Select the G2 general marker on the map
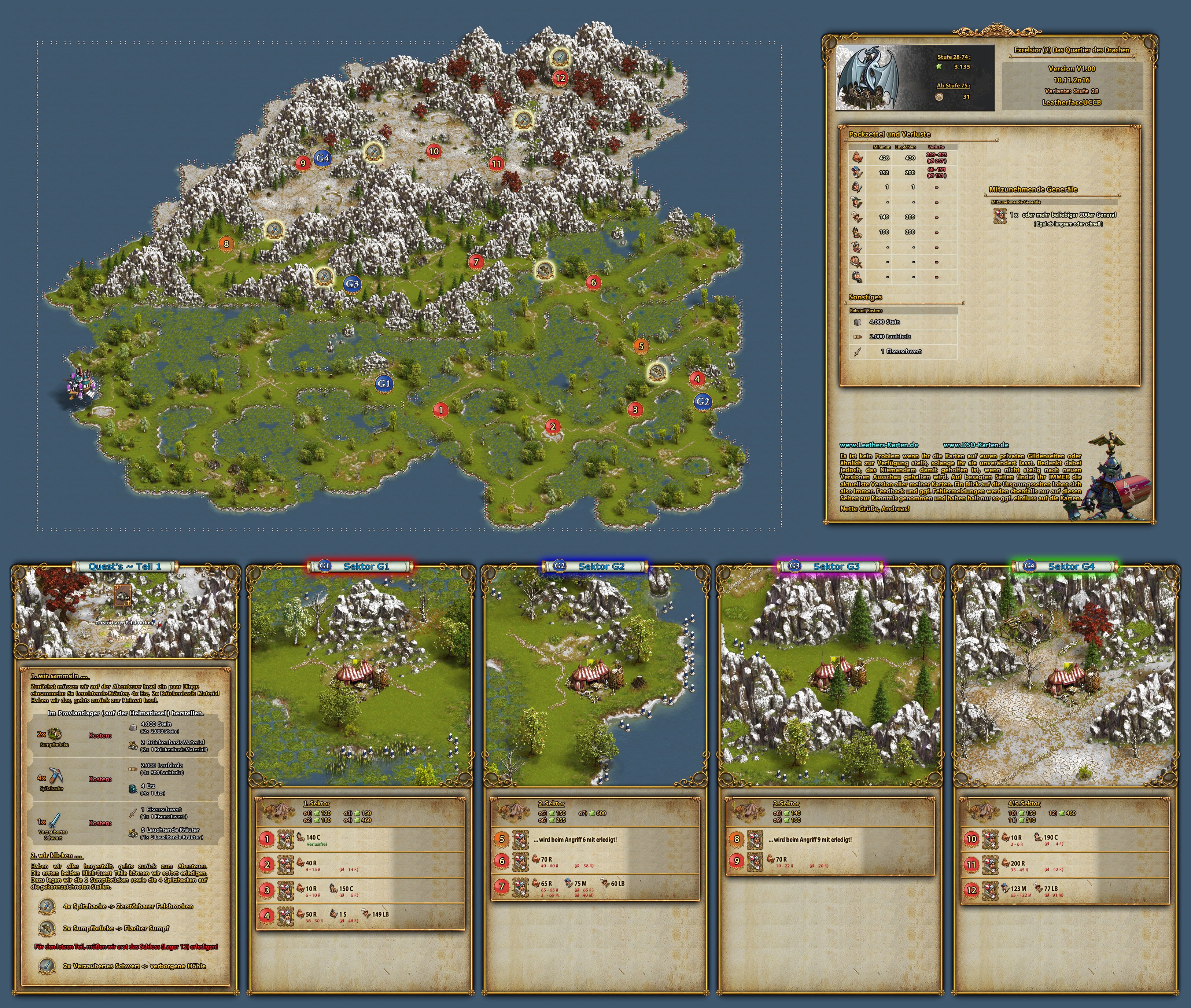Screen dimensions: 1191x1008 coord(703,401)
